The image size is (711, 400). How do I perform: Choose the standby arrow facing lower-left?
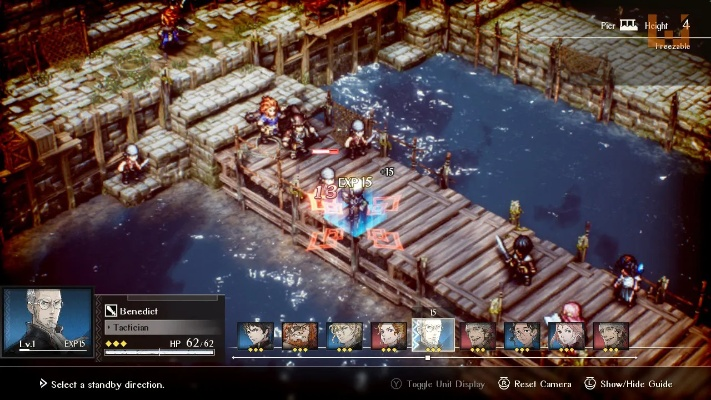(x=327, y=239)
